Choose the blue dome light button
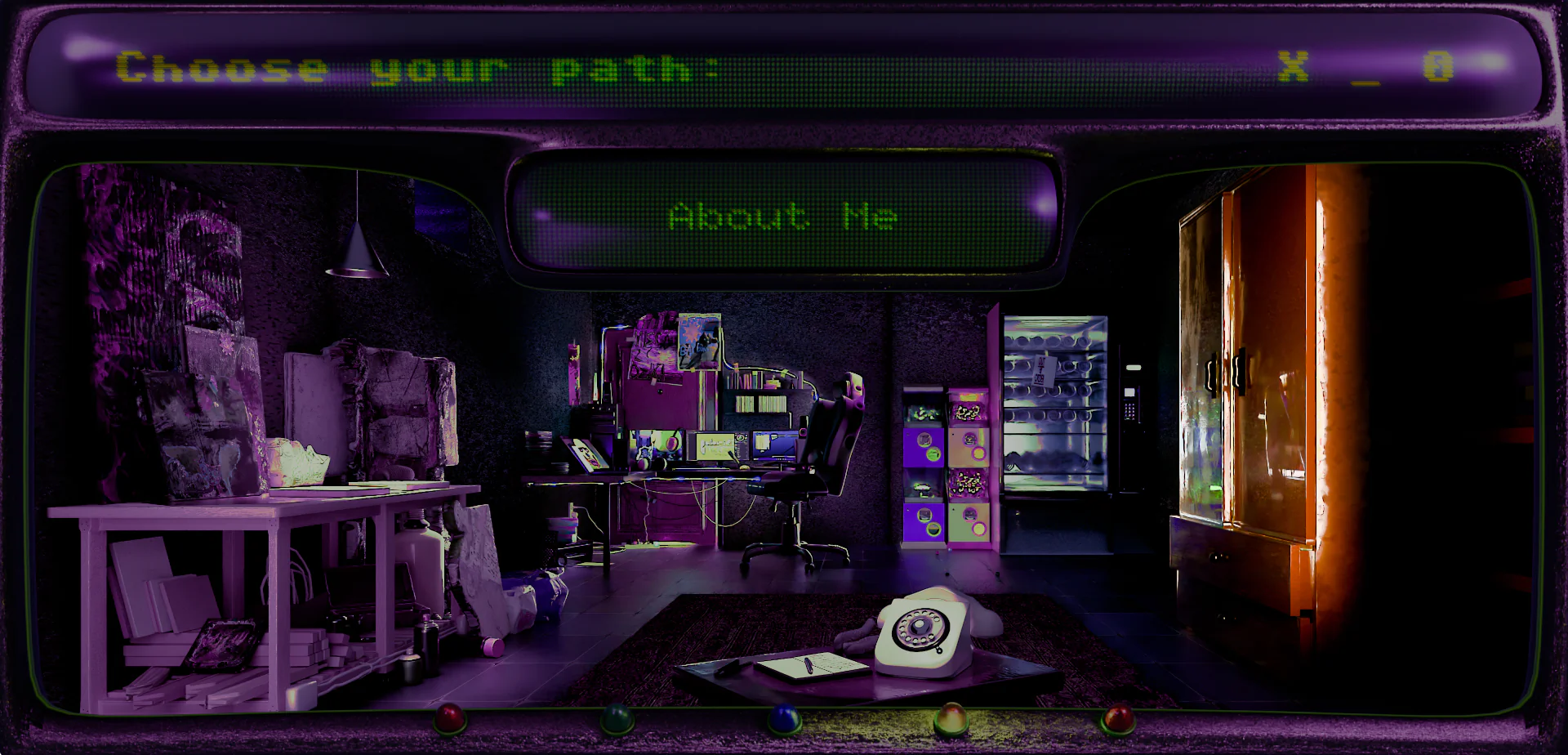Viewport: 1568px width, 755px height. coord(784,718)
